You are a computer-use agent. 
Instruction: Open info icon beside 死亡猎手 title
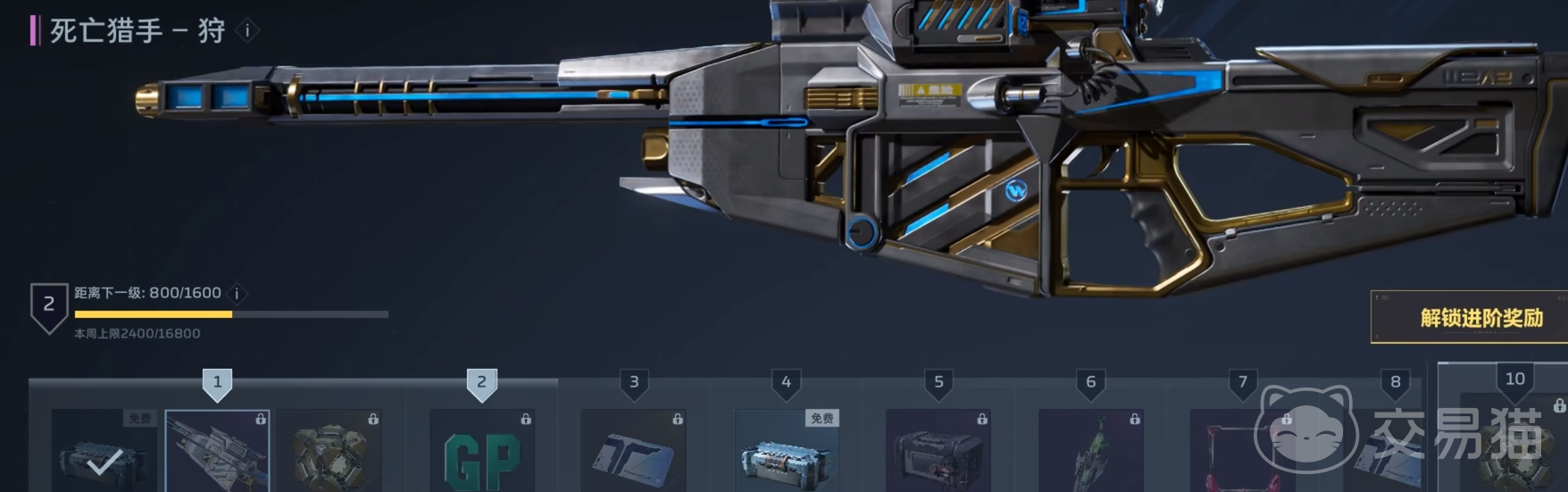247,31
